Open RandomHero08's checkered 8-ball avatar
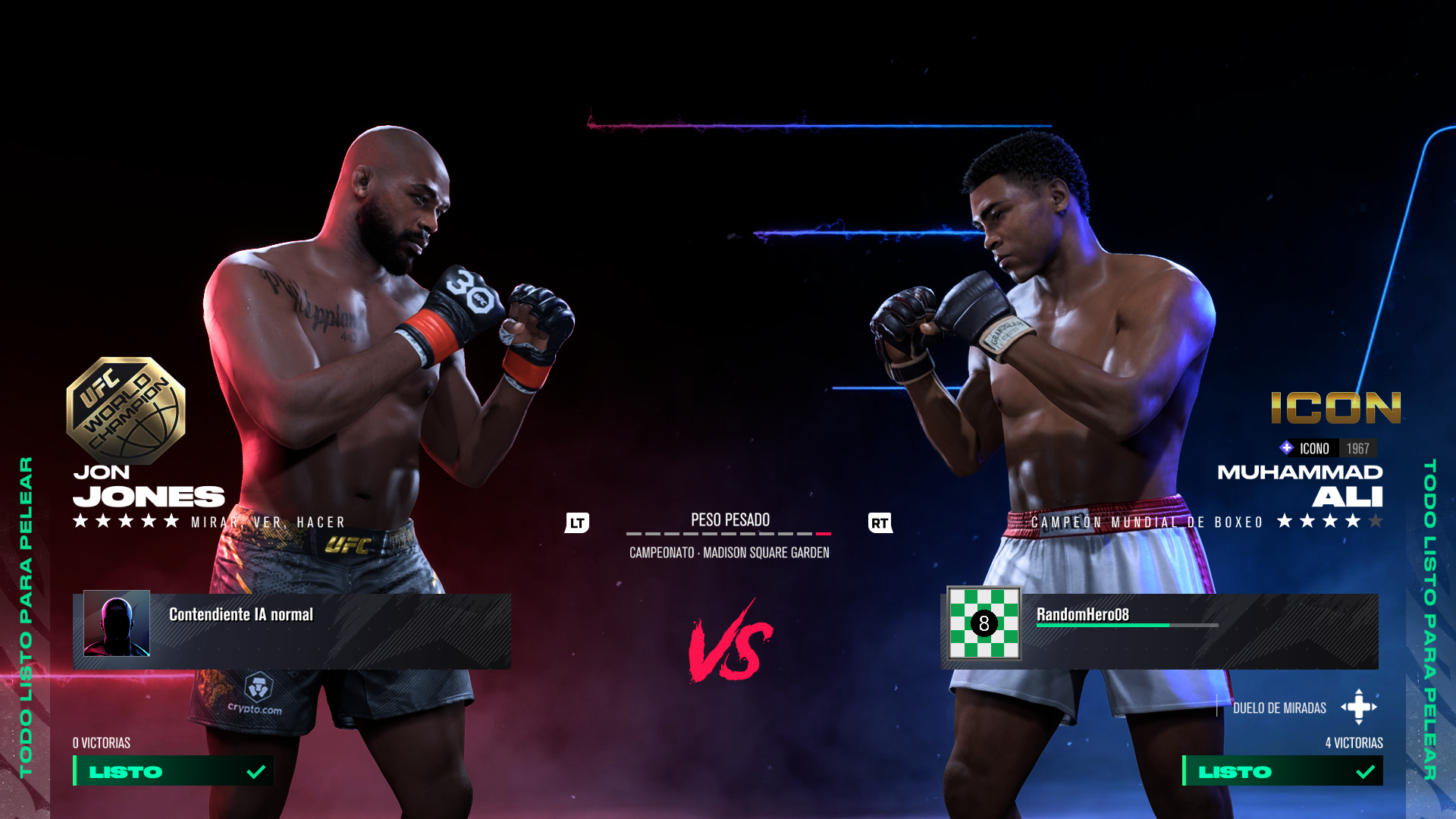Screen dimensions: 1456x819 (x=984, y=623)
